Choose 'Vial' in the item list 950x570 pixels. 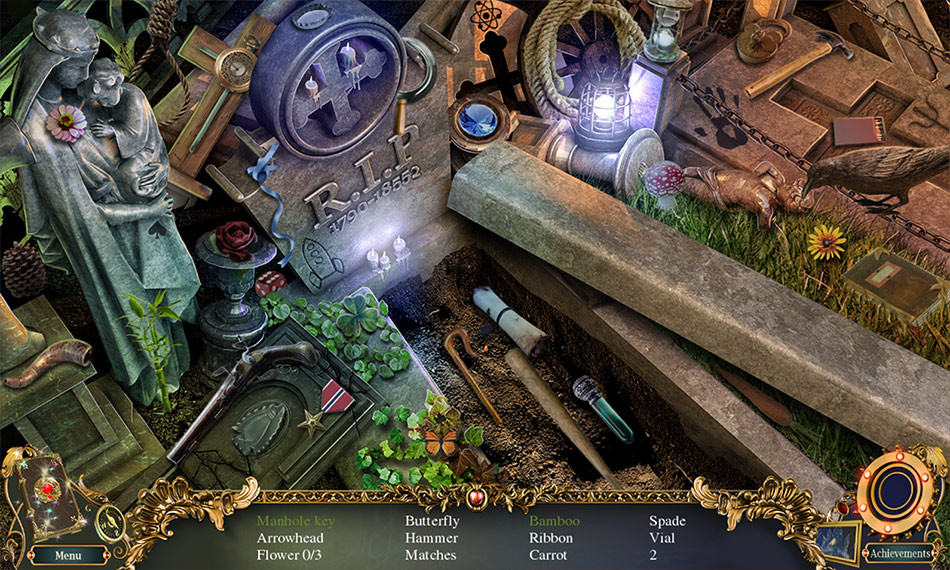pos(662,538)
